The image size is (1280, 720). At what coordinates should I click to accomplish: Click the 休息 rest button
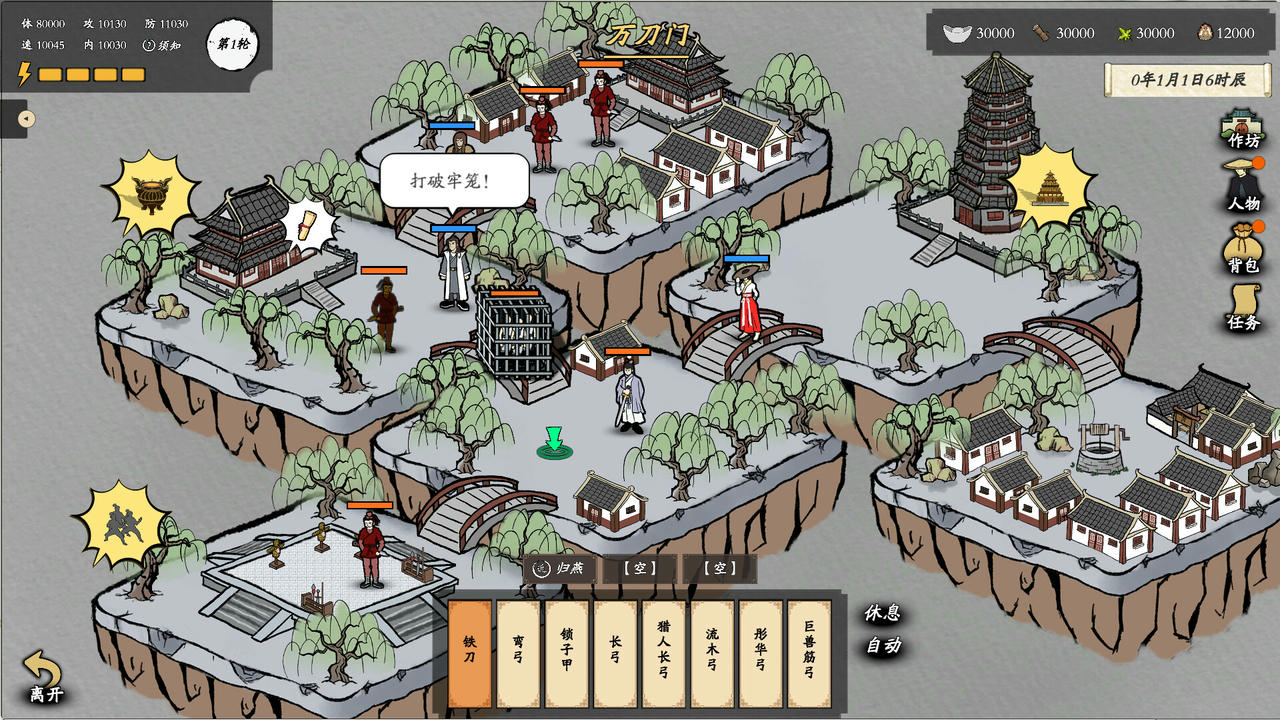coord(883,613)
